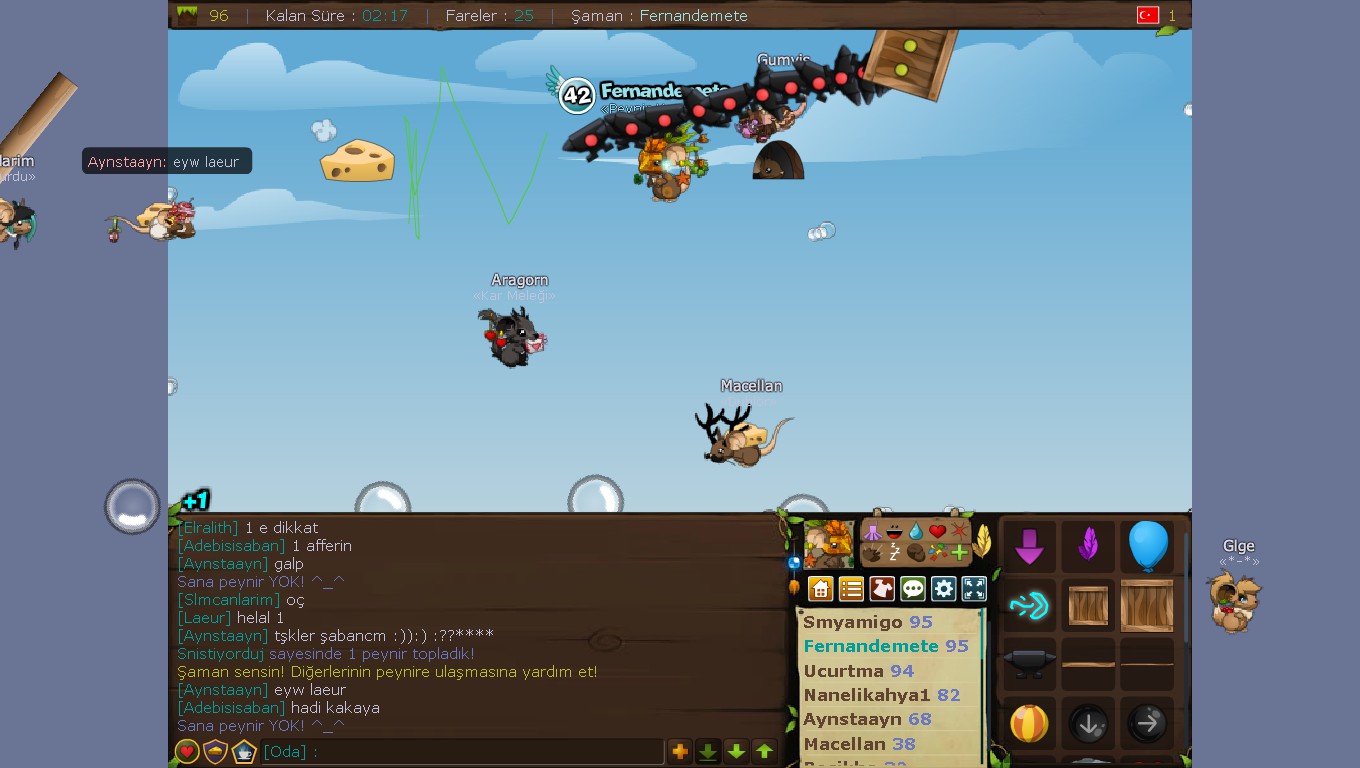This screenshot has width=1360, height=768.
Task: Select the balloon shaman item
Action: pyautogui.click(x=1146, y=544)
